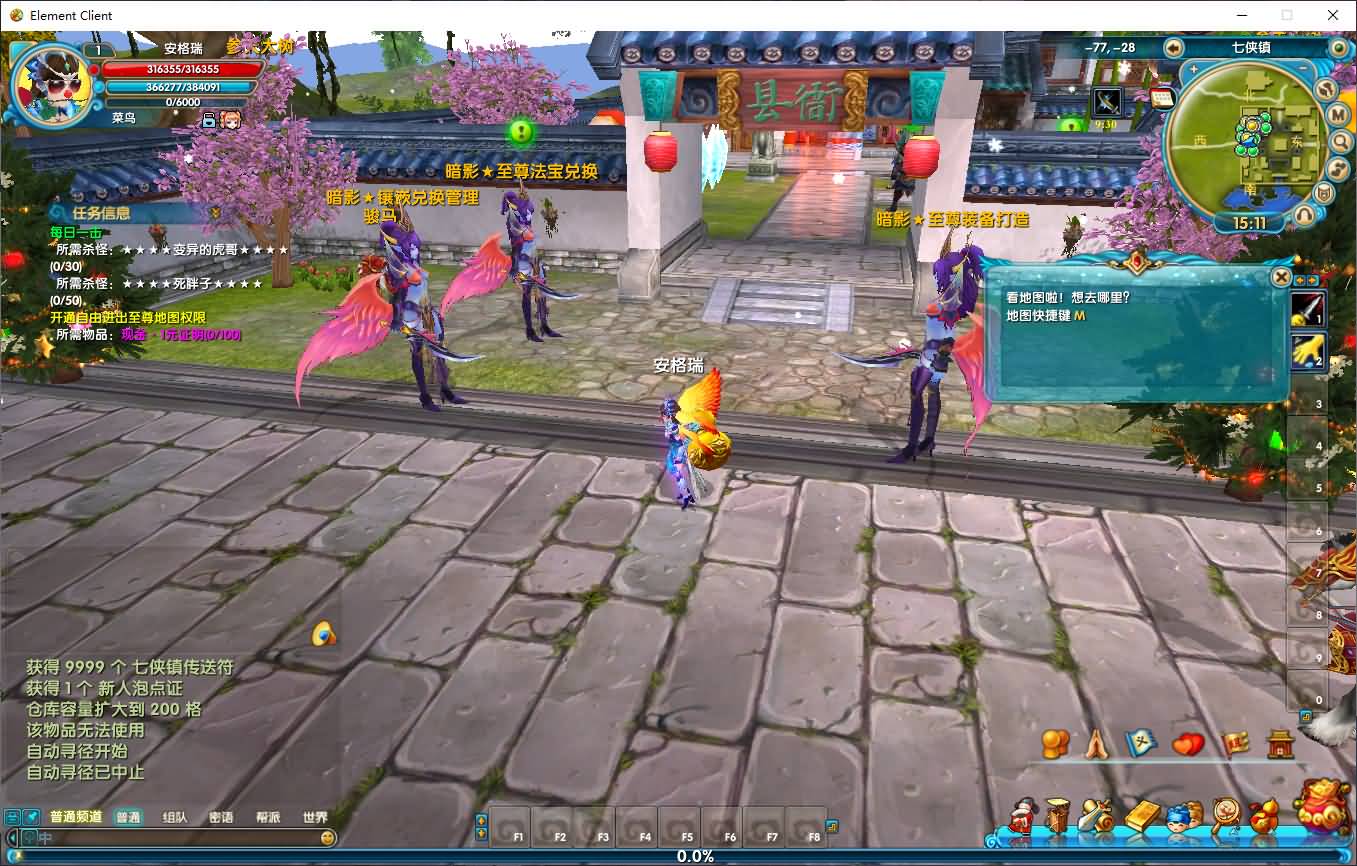Toggle the blue chat pin icon
Viewport: 1357px width, 866px height.
tap(32, 816)
